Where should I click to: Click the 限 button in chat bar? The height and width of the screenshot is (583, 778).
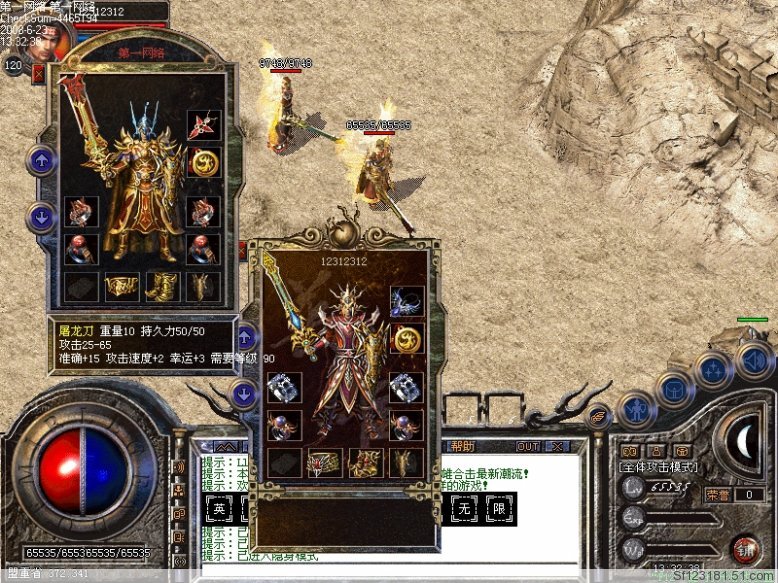pos(499,510)
